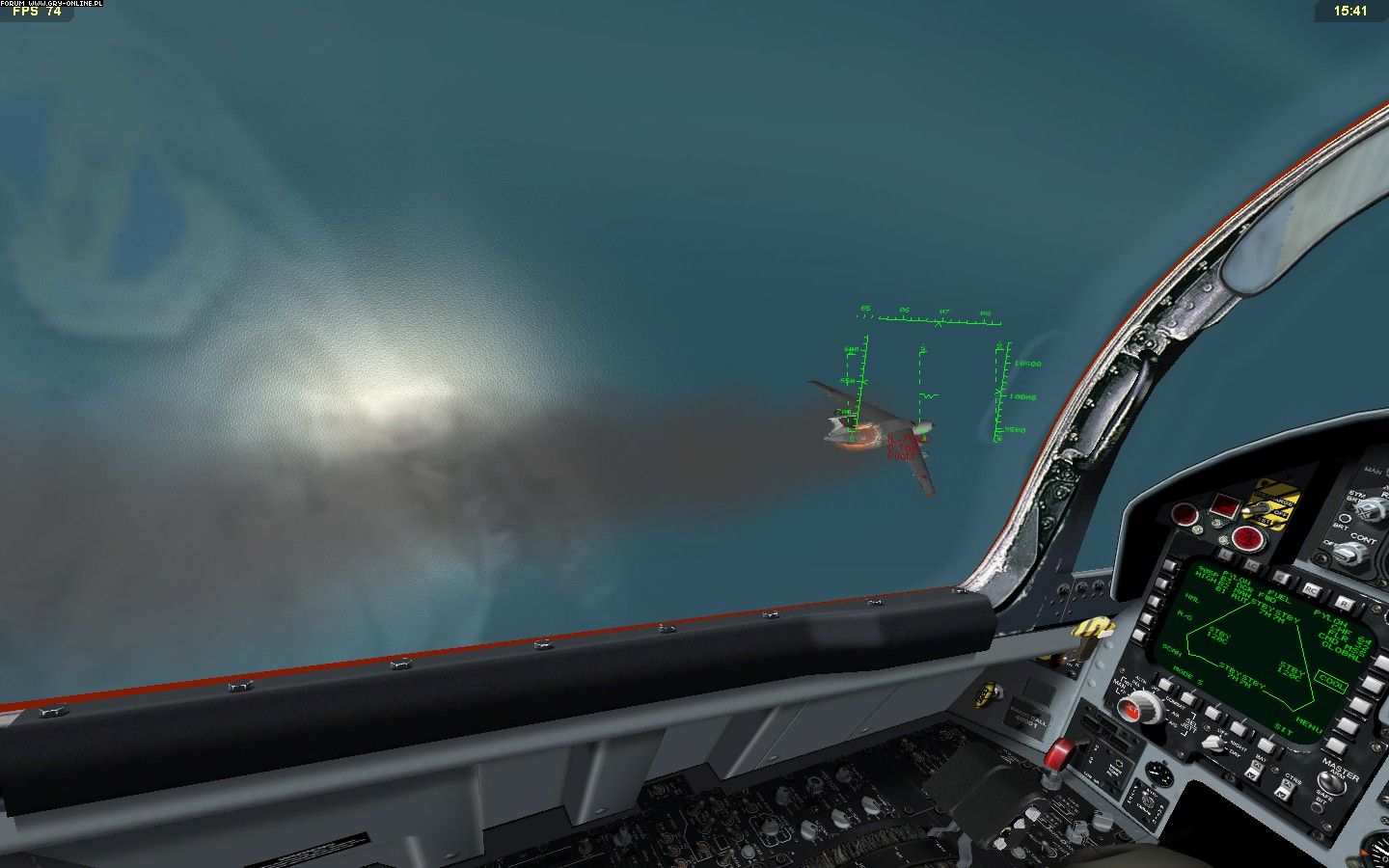Click the C button above the display
This screenshot has height=868, width=1389.
(1281, 577)
